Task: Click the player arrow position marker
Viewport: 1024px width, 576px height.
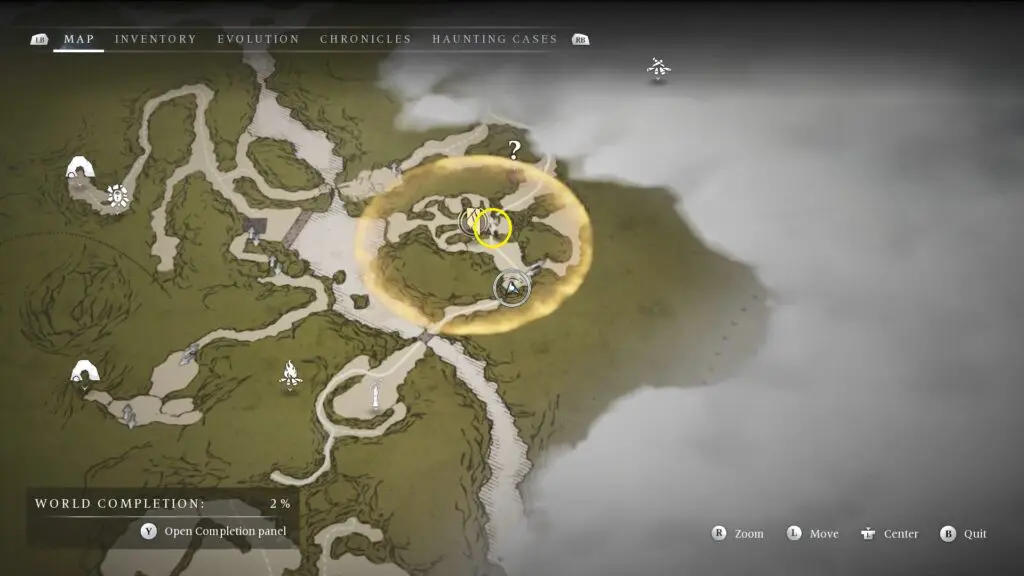Action: click(512, 289)
